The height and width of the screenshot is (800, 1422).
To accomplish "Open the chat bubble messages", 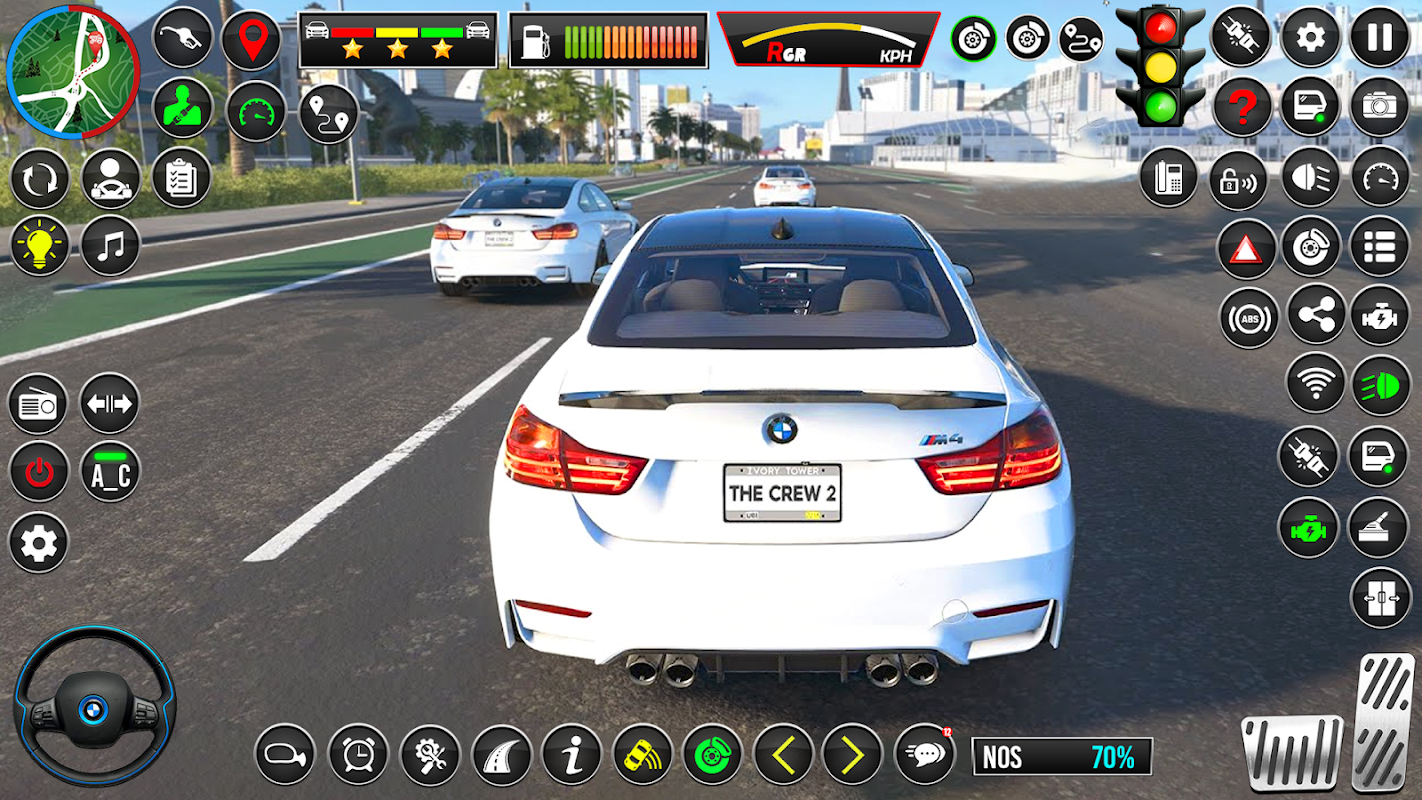I will [923, 754].
